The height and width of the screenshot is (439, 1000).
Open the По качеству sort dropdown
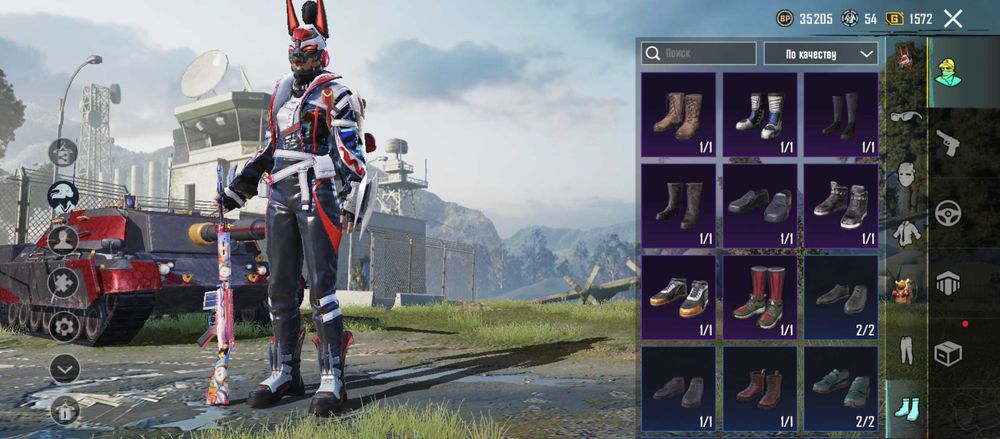(x=820, y=53)
